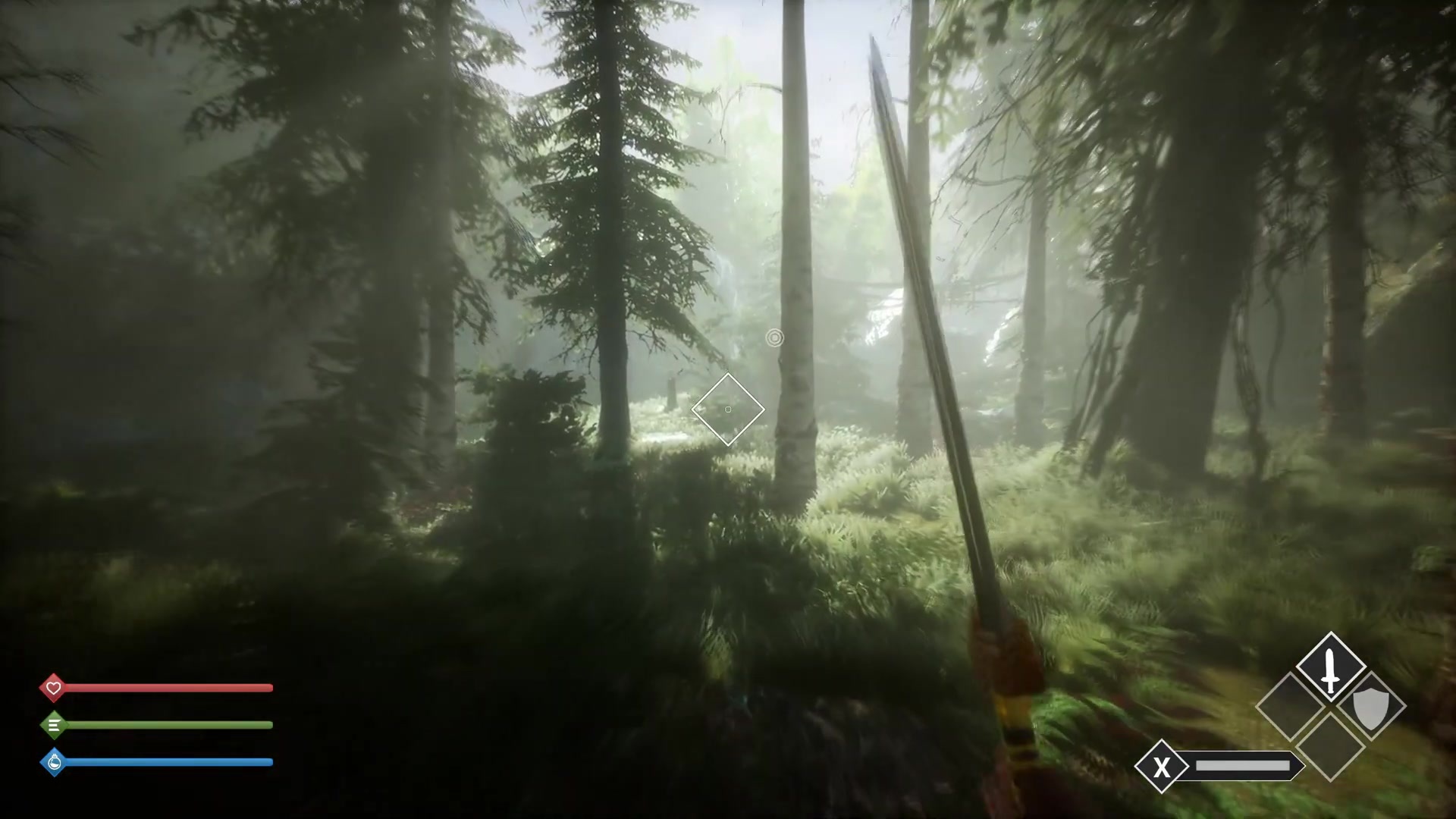Screen dimensions: 1456x819
Task: Click the red heart health icon
Action: pos(54,688)
